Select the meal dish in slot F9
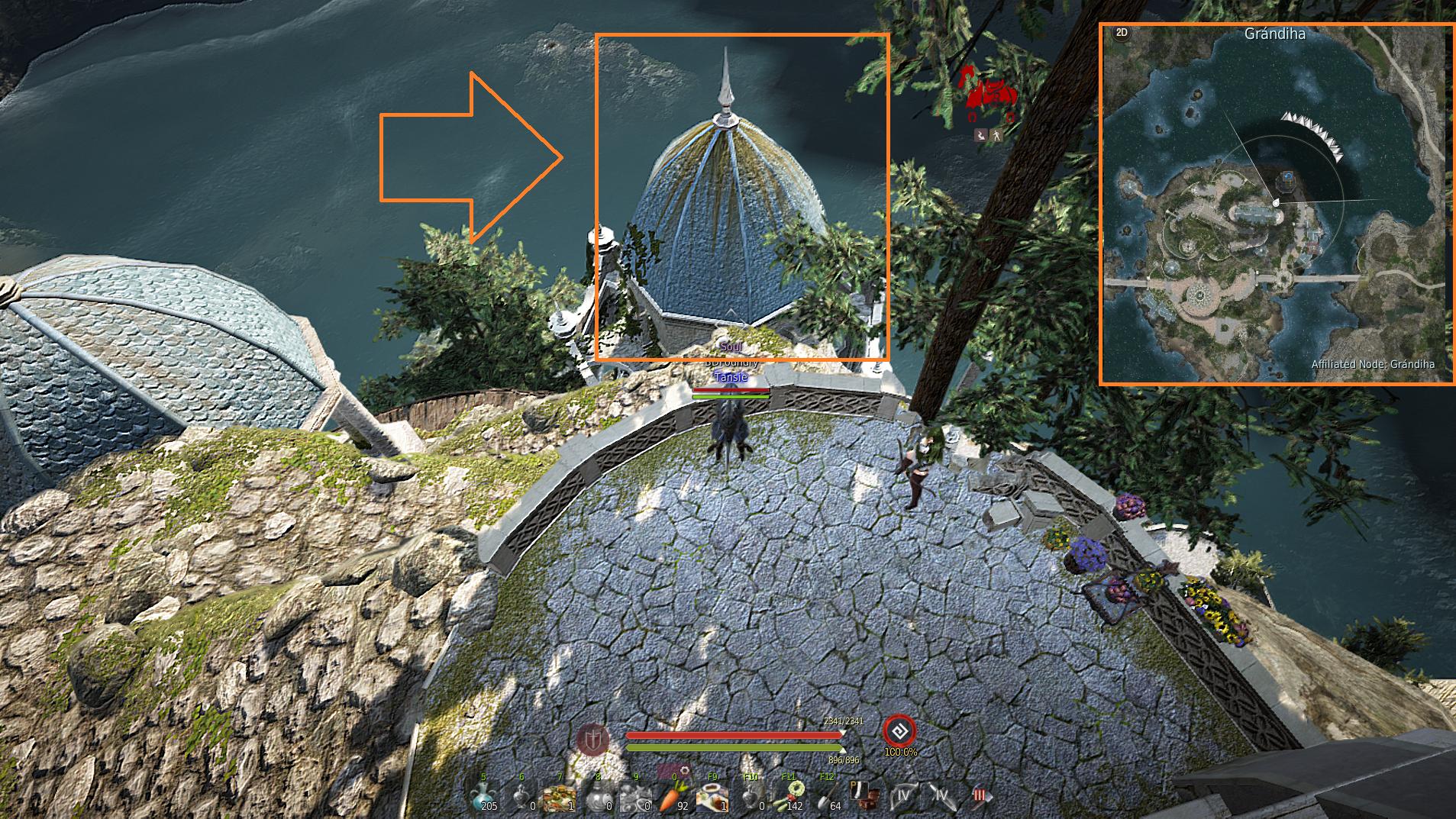Screen dimensions: 1456x819 click(x=712, y=797)
